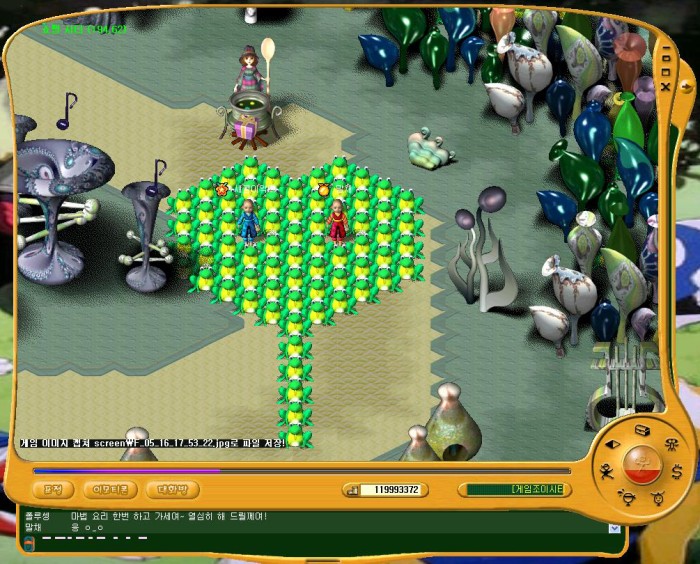The image size is (700, 564).
Task: Click the 대화방 chat room button
Action: pyautogui.click(x=172, y=490)
